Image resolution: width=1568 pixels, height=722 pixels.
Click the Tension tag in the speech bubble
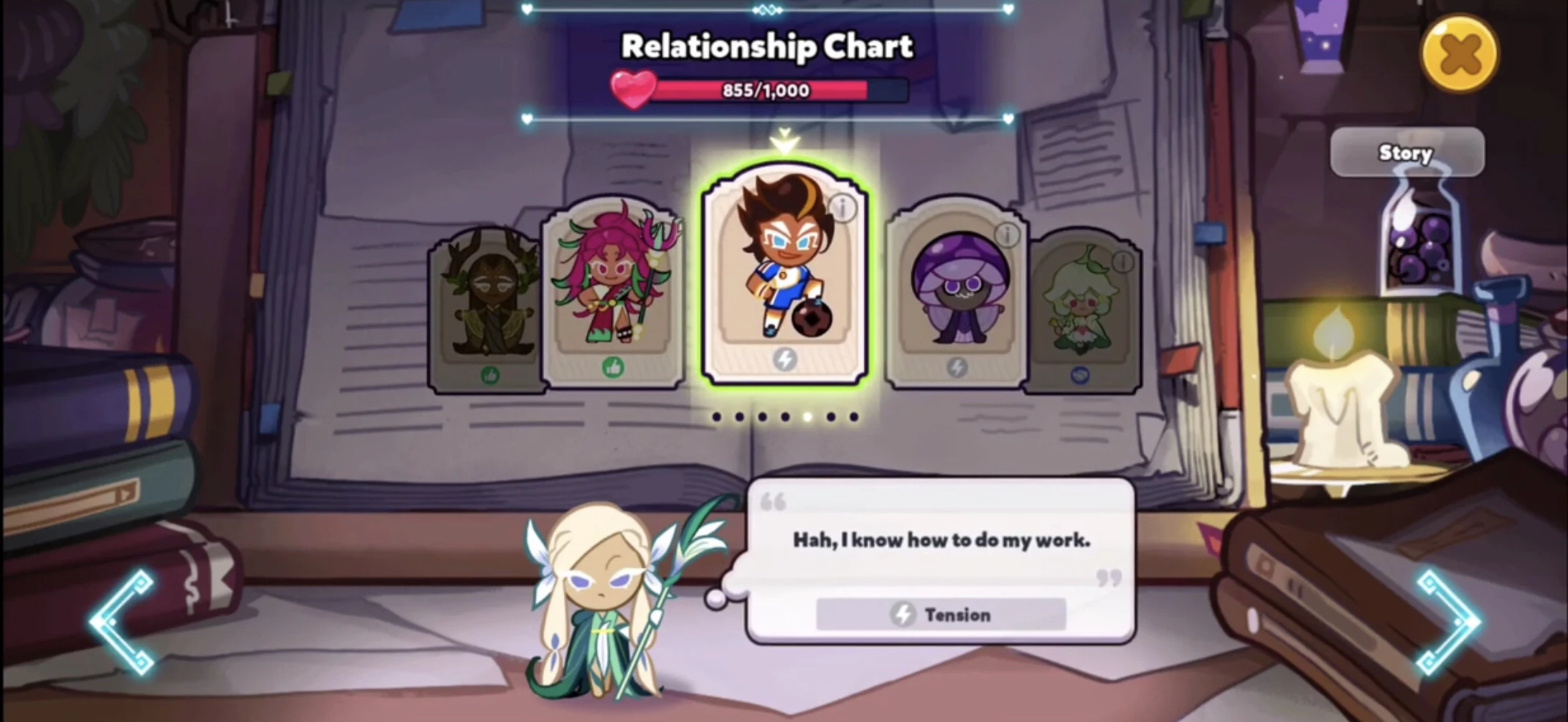(941, 614)
